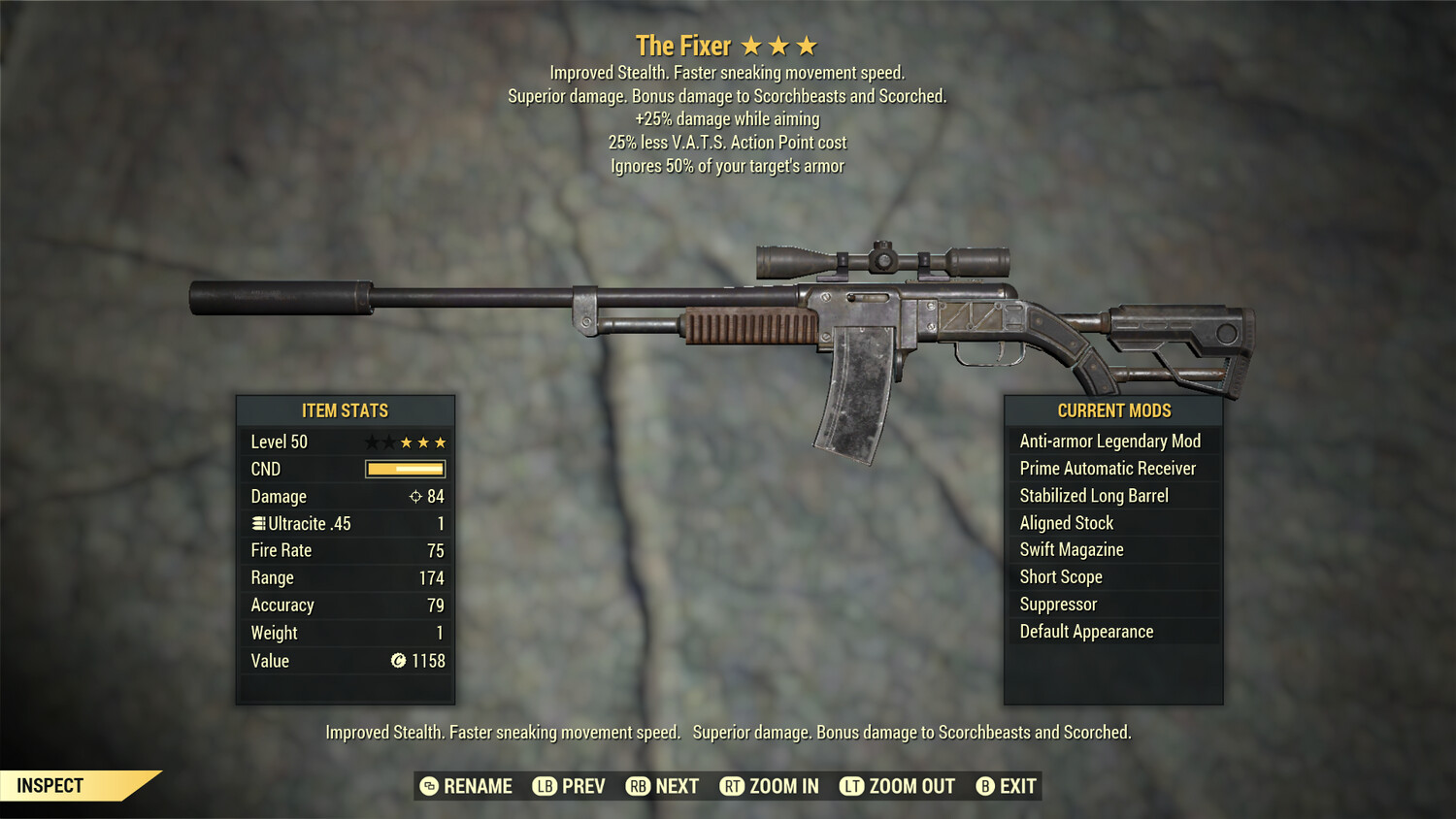Select the Swift Magazine mod entry
The image size is (1456, 819).
(1071, 549)
